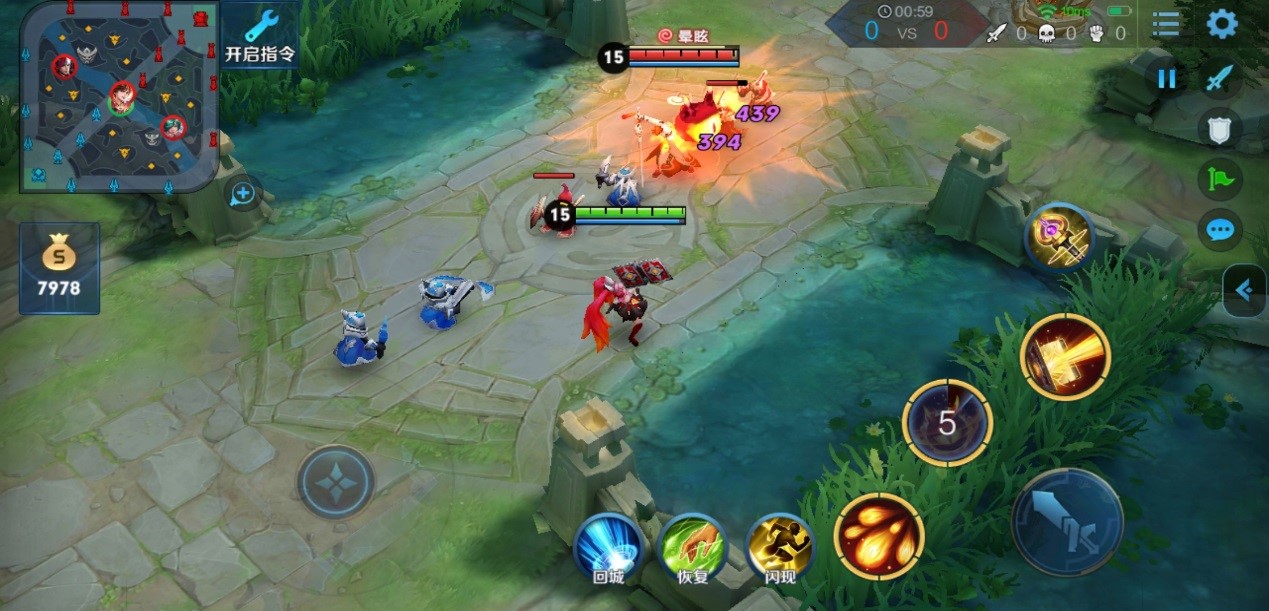Open the scoreboard list icon
Screen dimensions: 1269x611
1166,24
